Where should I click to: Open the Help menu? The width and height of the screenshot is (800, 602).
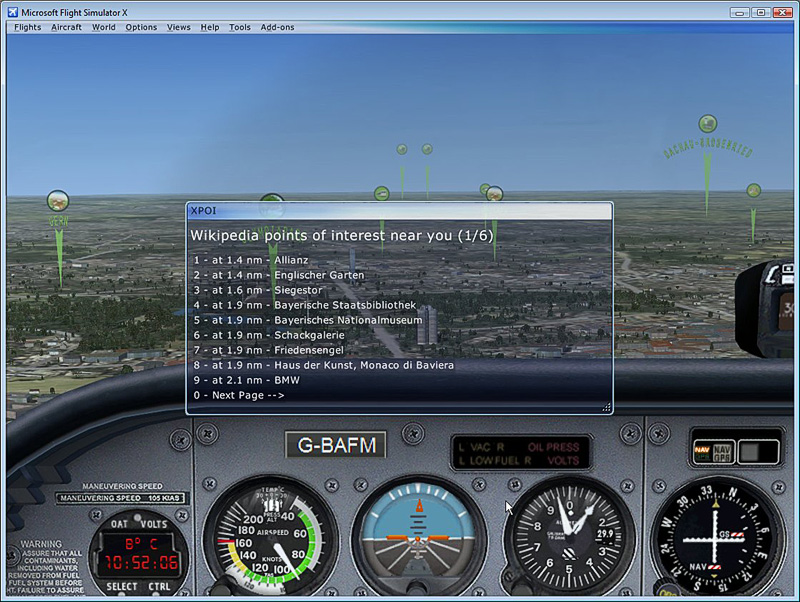click(x=210, y=27)
